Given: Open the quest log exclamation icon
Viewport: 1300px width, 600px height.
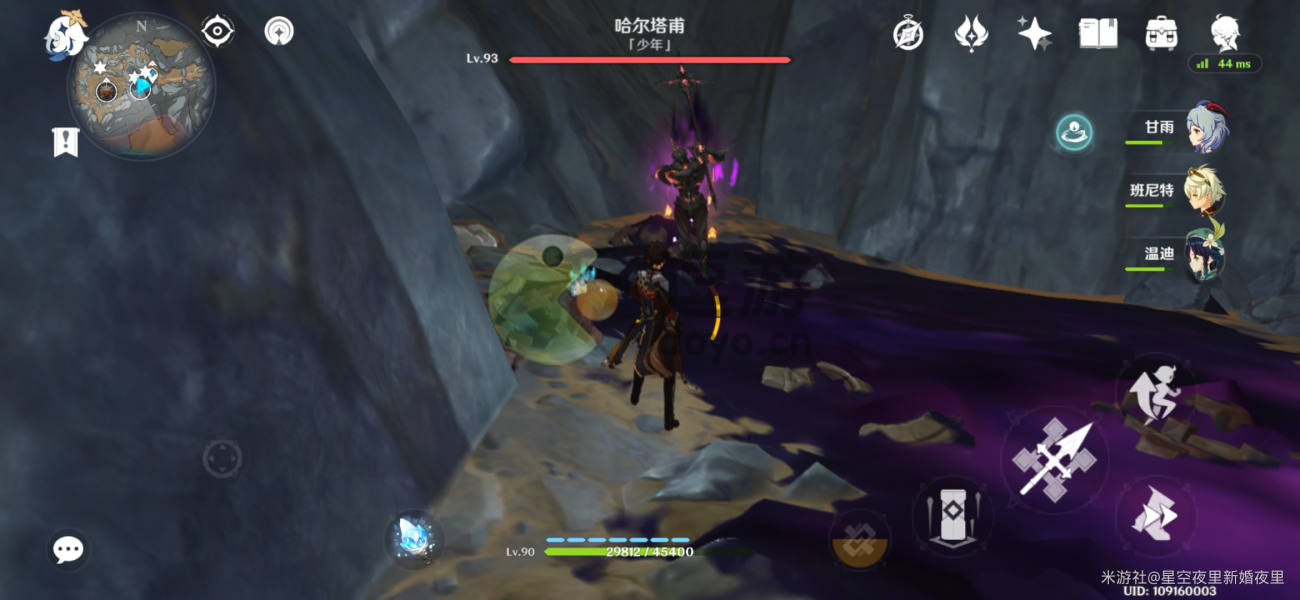Looking at the screenshot, I should tap(65, 142).
